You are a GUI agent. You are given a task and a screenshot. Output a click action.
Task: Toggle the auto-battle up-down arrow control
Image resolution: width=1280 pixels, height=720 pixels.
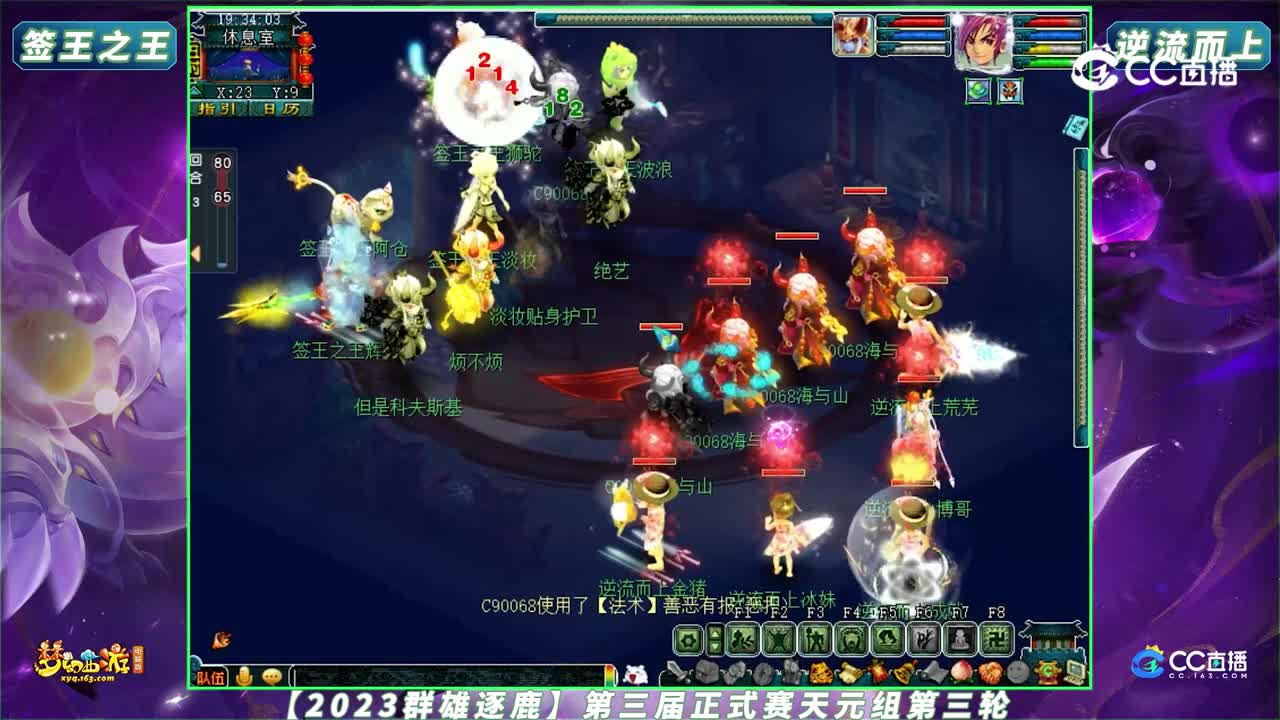point(715,640)
